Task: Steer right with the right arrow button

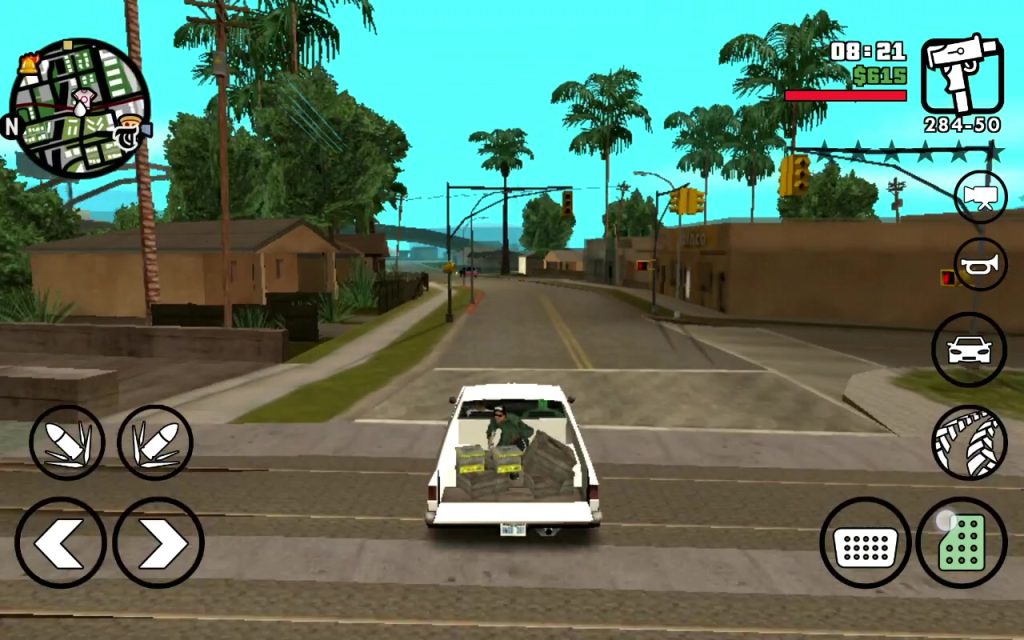Action: click(x=158, y=543)
